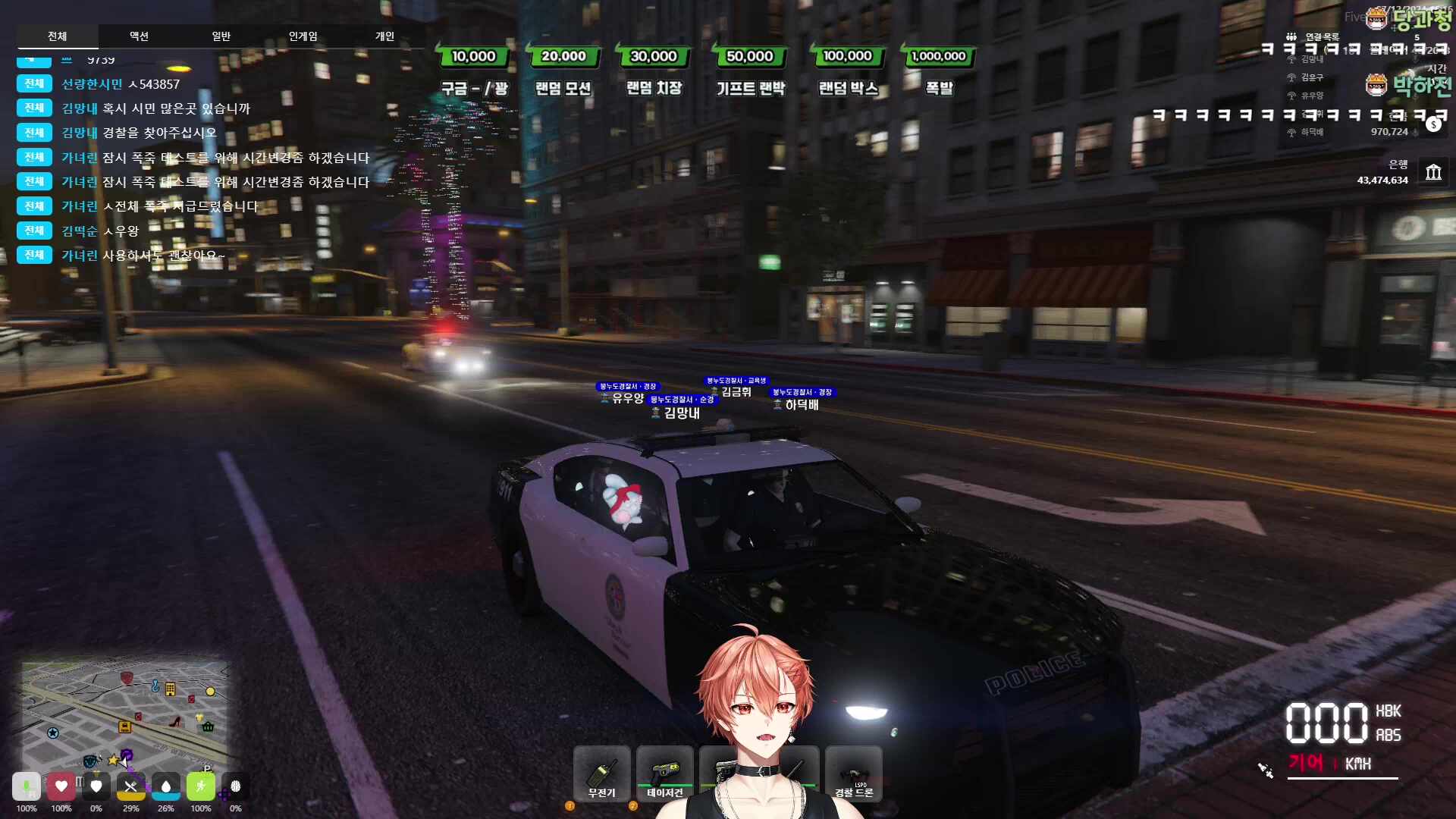The image size is (1456, 819).
Task: Click the water drop thirst icon
Action: 166,786
